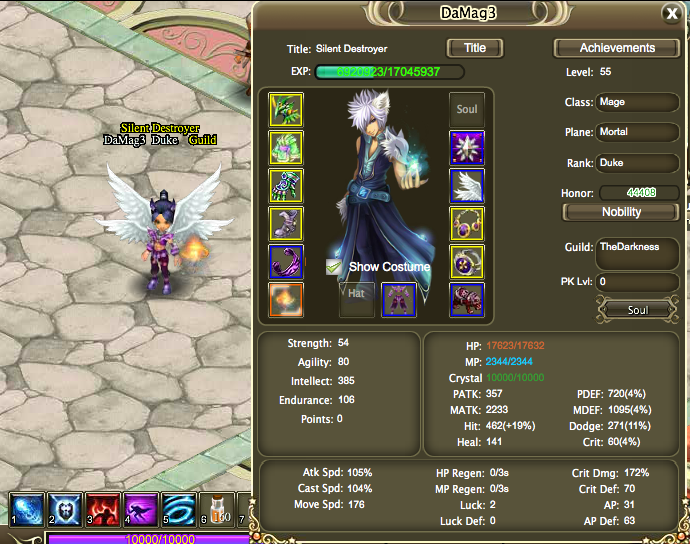Viewport: 690px width, 544px height.
Task: Activate the red flame demon skill
Action: (x=103, y=508)
